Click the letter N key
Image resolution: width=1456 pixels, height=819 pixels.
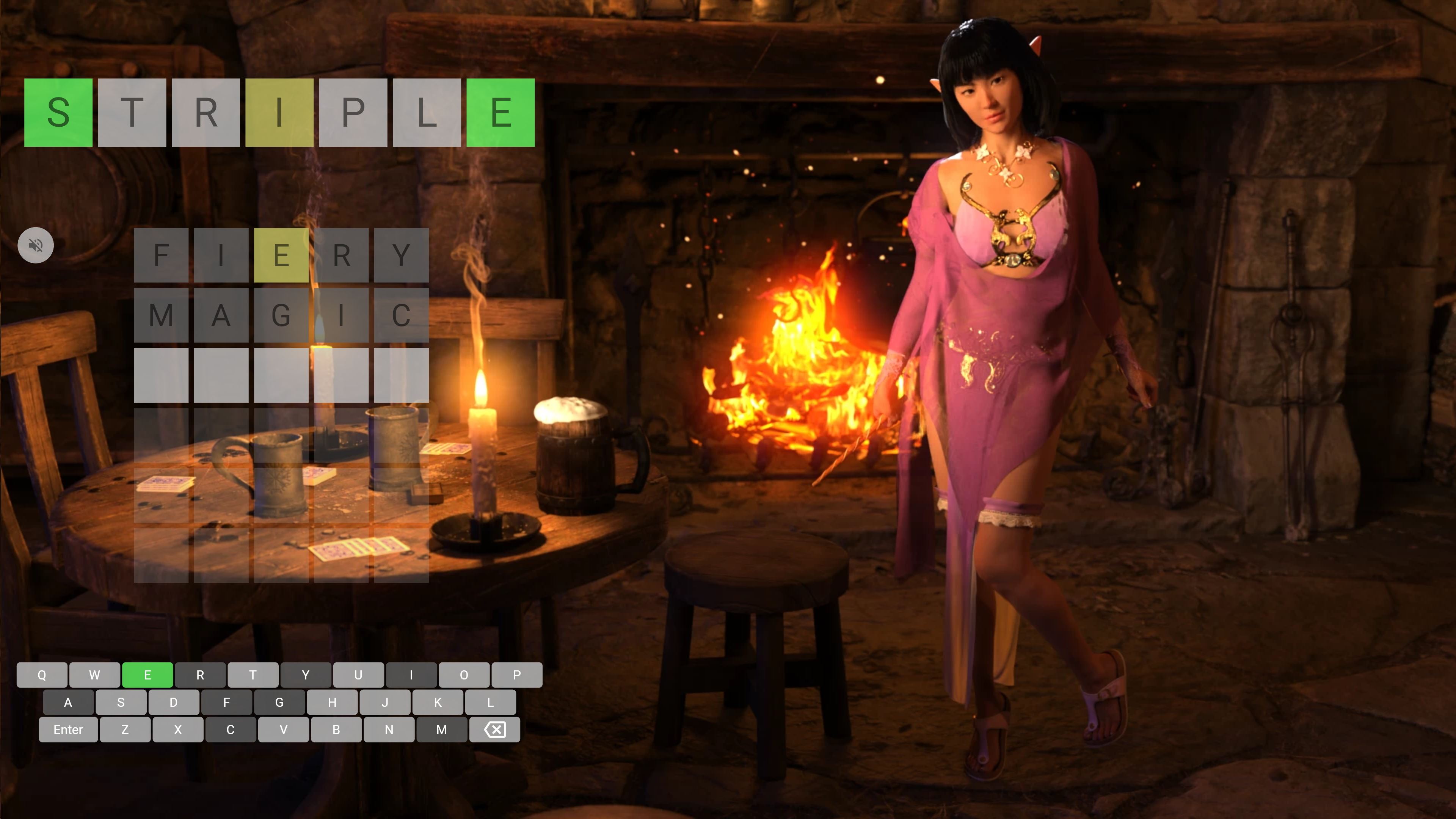(x=389, y=730)
